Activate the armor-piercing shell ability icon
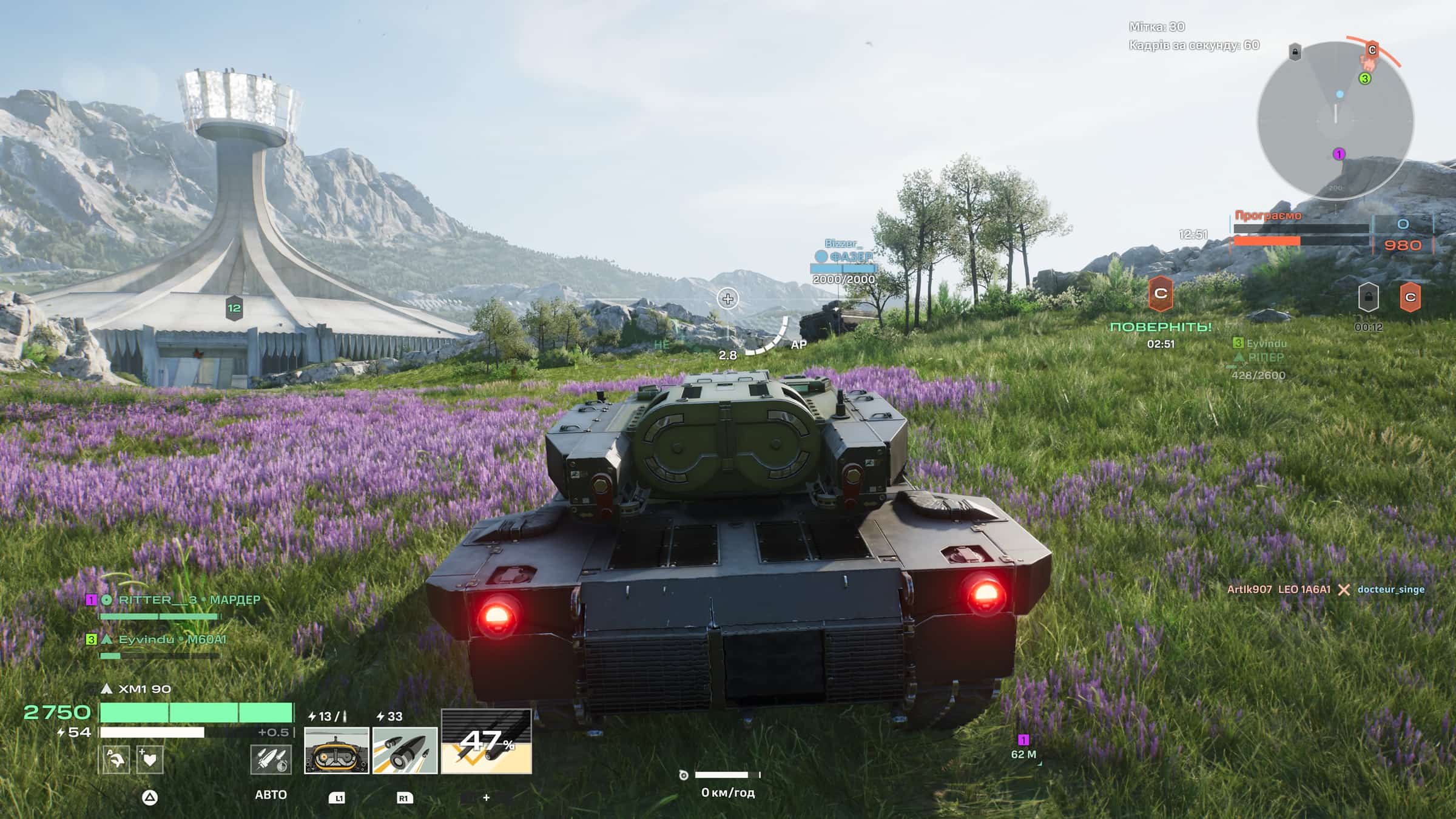 405,750
